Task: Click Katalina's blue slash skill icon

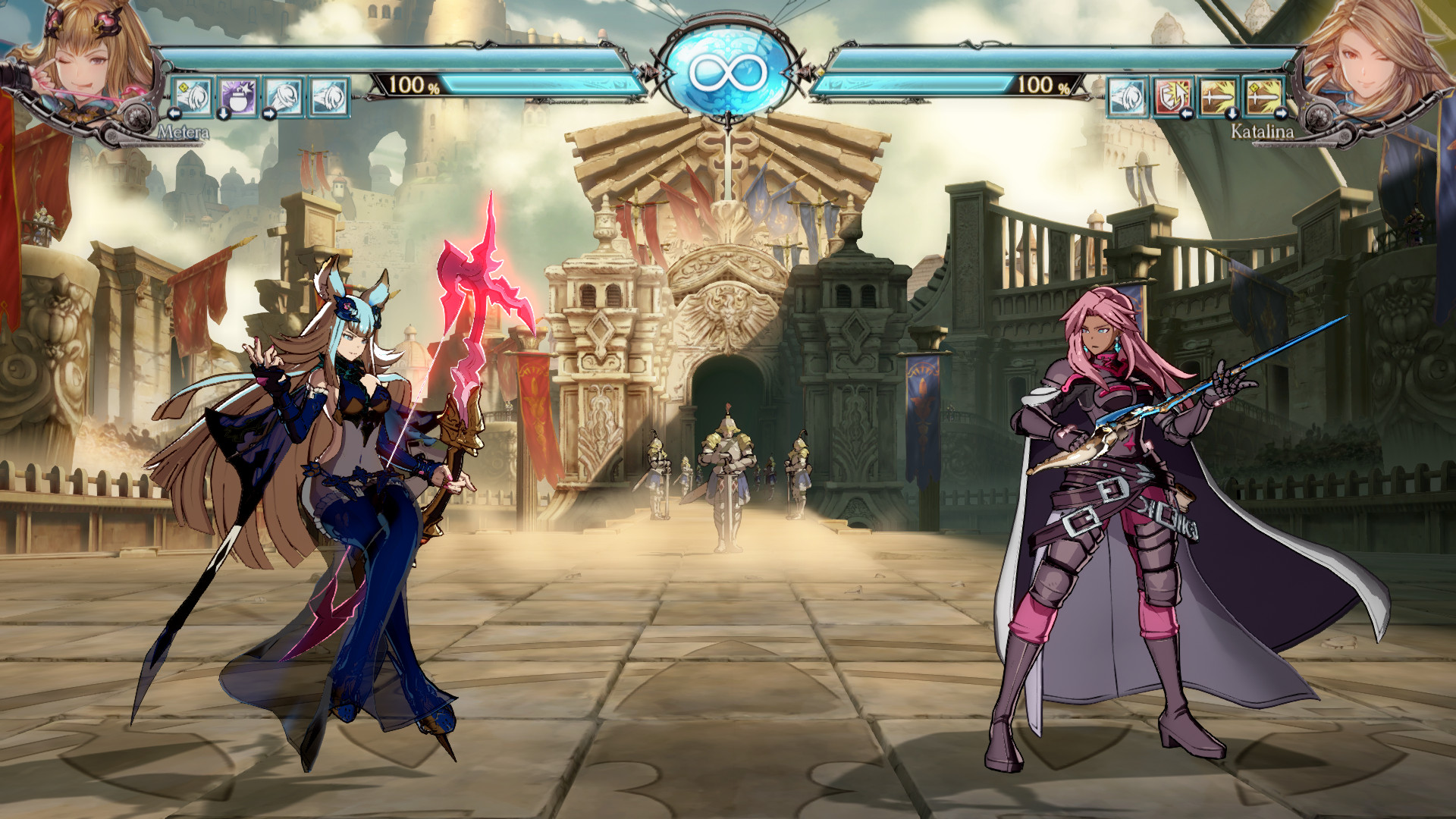Action: 1128,98
